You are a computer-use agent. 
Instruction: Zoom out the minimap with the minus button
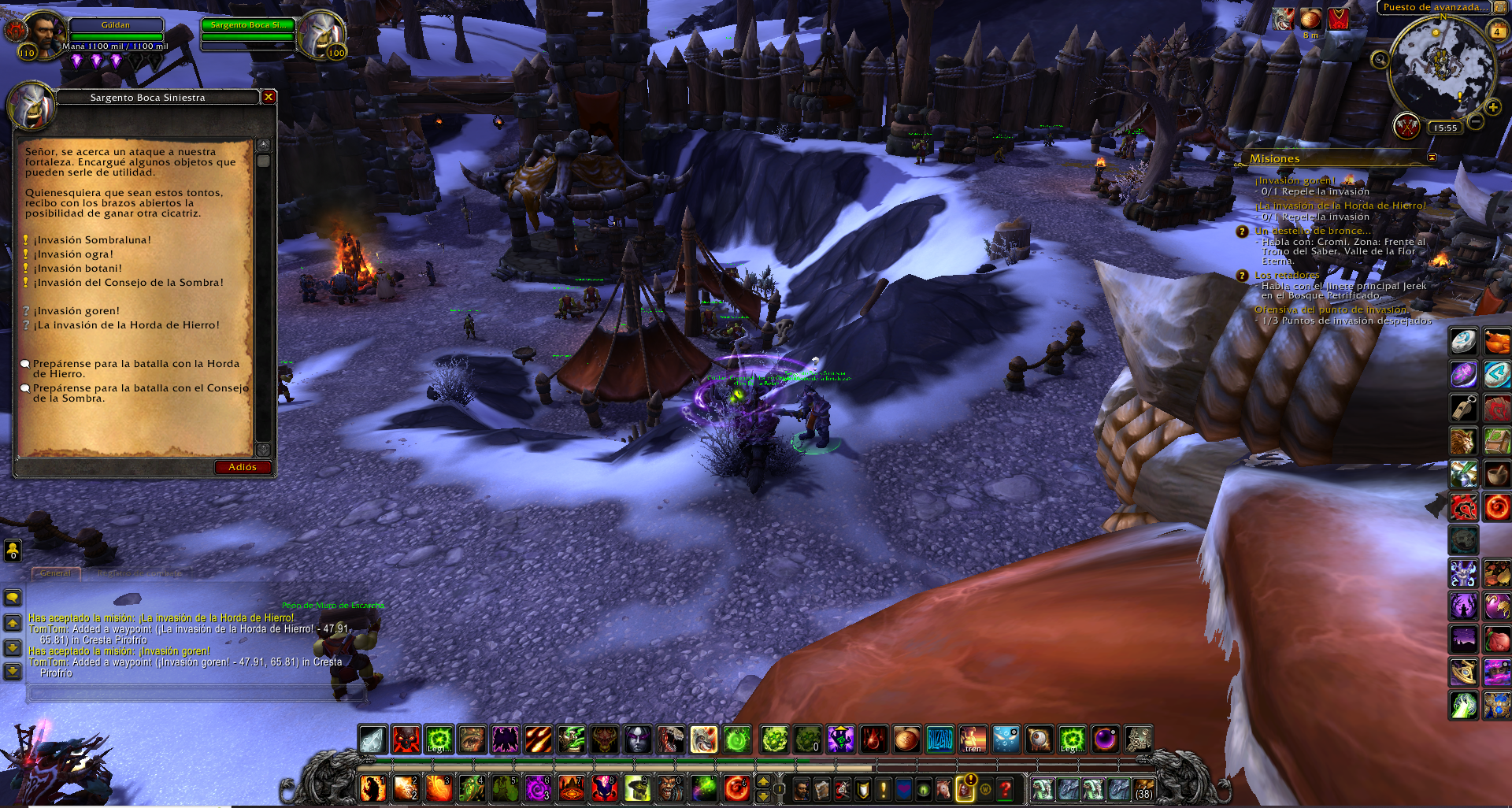tap(1476, 121)
